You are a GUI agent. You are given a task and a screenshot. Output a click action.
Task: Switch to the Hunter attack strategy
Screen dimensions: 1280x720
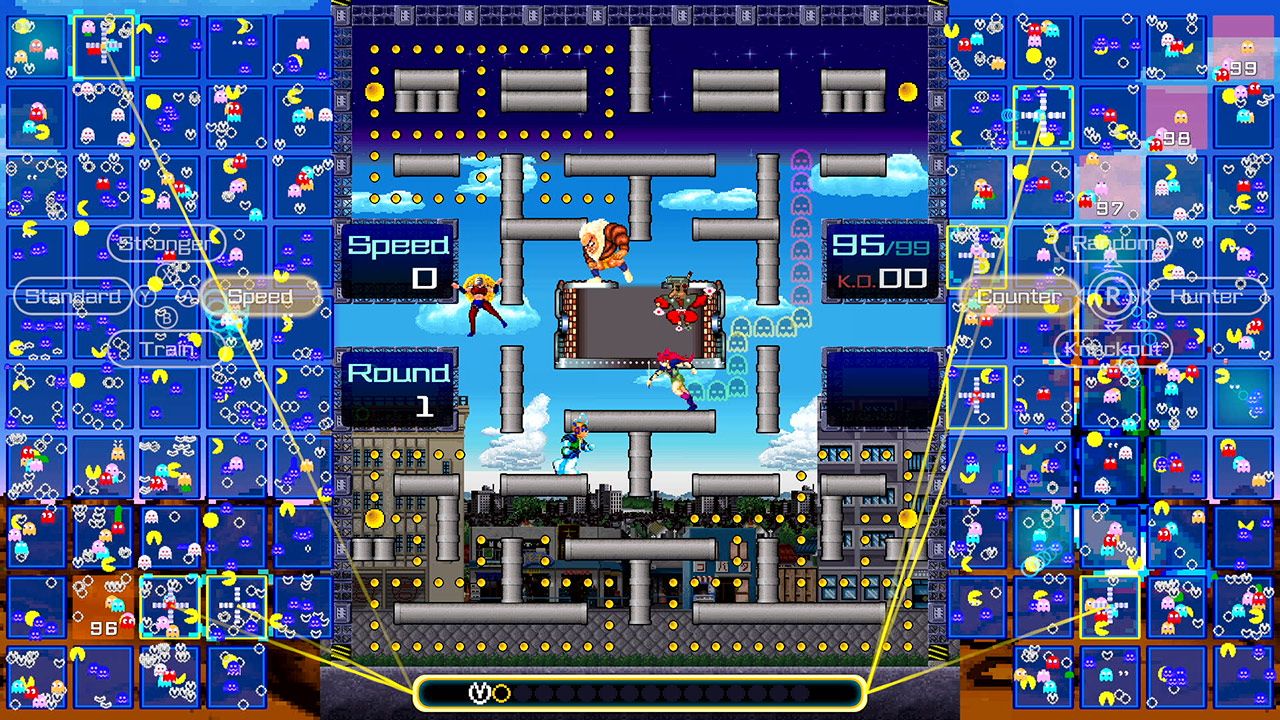point(1213,296)
